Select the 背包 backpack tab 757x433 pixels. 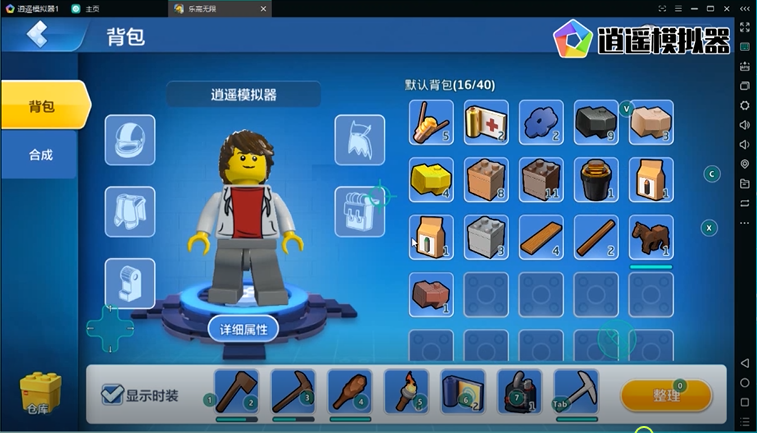point(42,106)
